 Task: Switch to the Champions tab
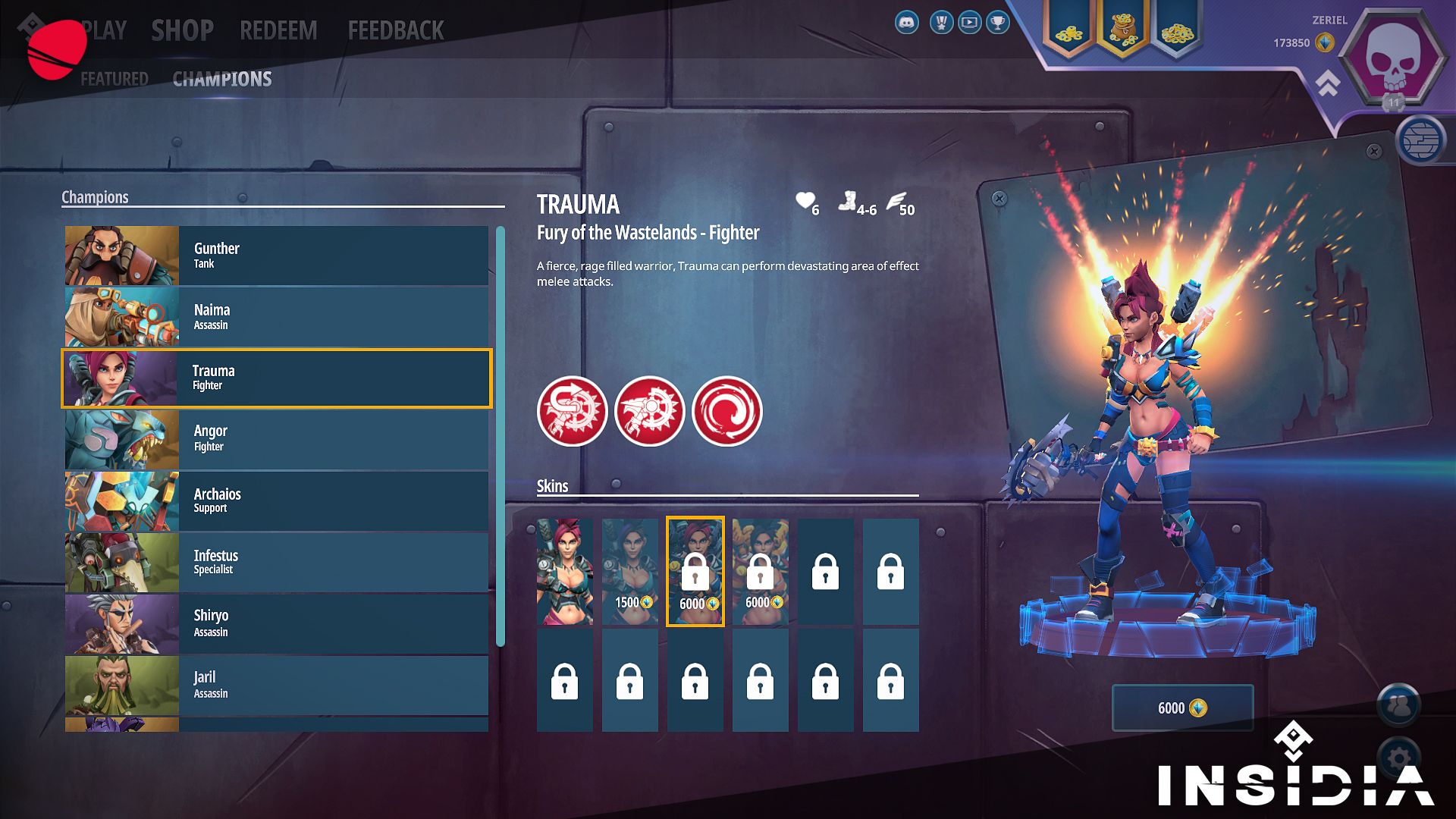[222, 79]
